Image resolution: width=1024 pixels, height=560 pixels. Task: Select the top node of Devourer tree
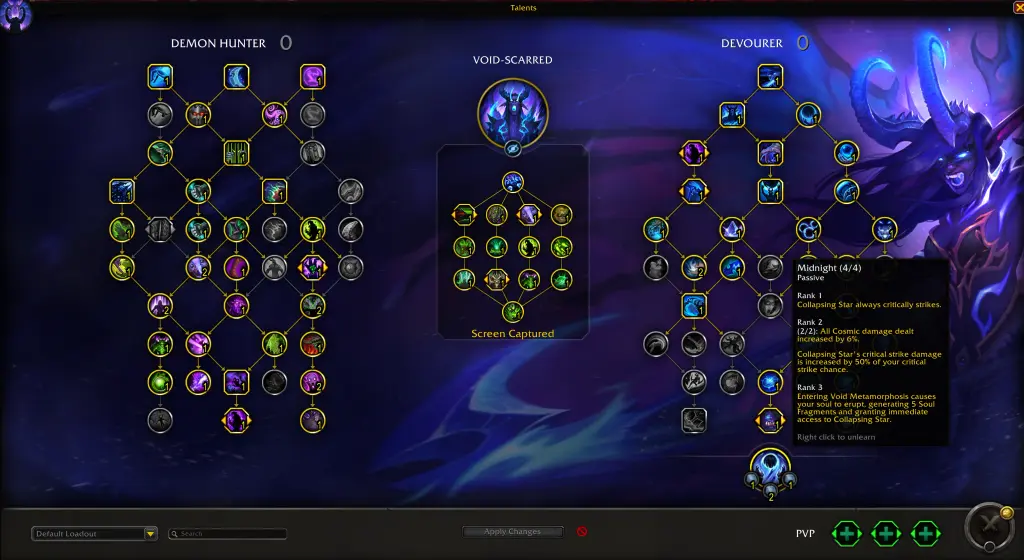pos(769,76)
